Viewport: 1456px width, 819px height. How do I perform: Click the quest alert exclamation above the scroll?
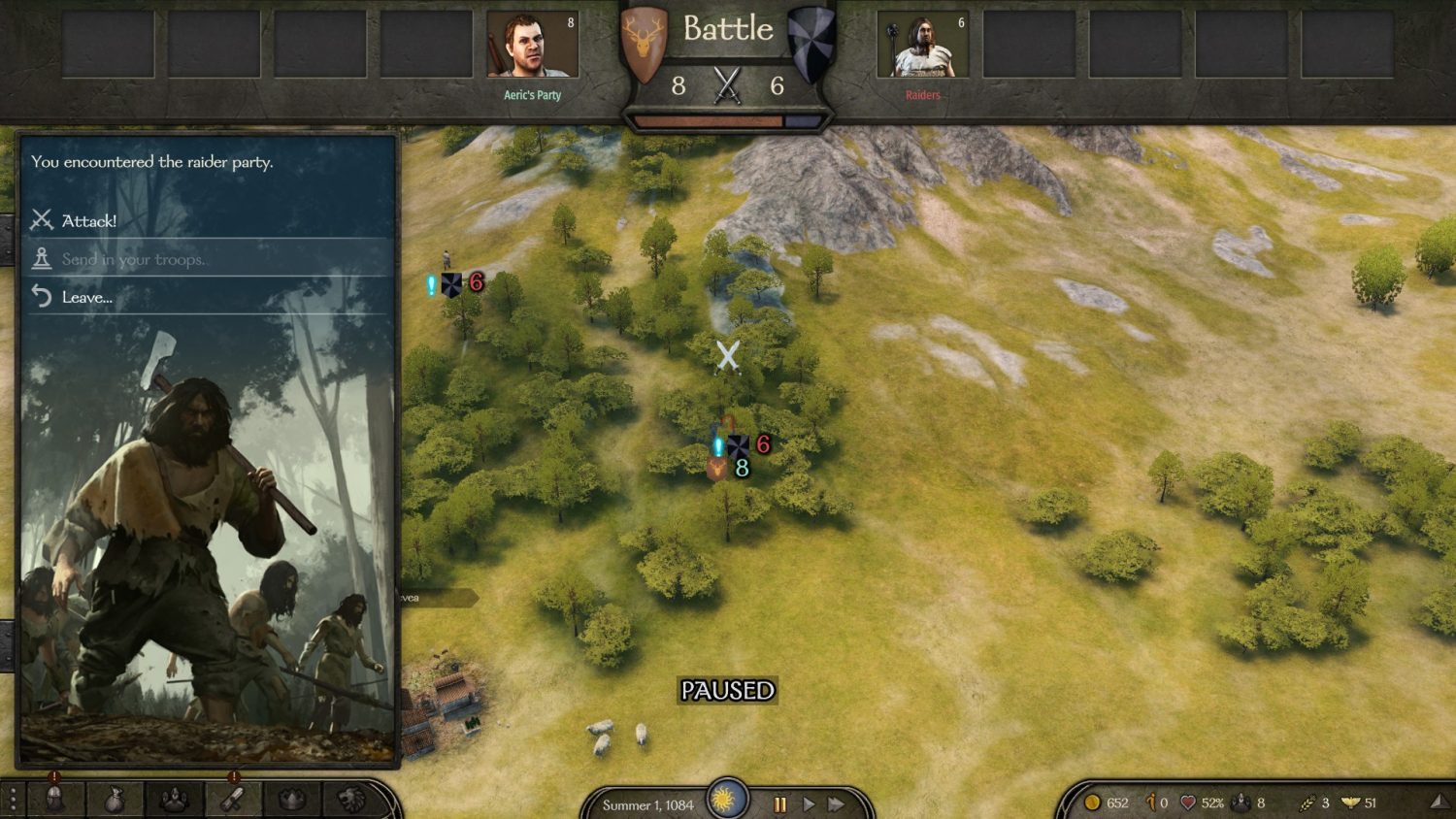(x=233, y=775)
